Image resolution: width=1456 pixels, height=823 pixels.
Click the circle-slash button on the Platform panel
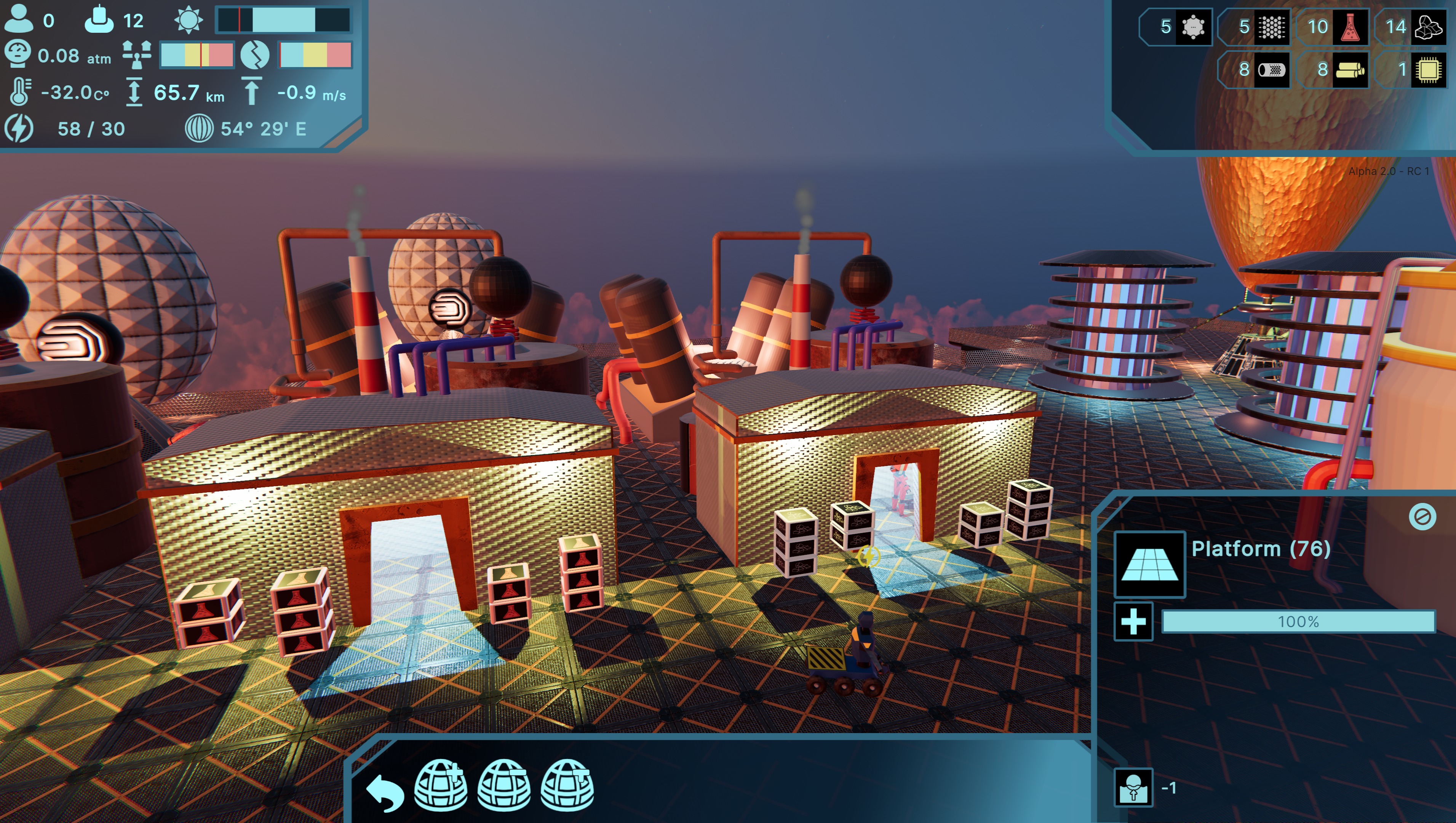[x=1422, y=516]
